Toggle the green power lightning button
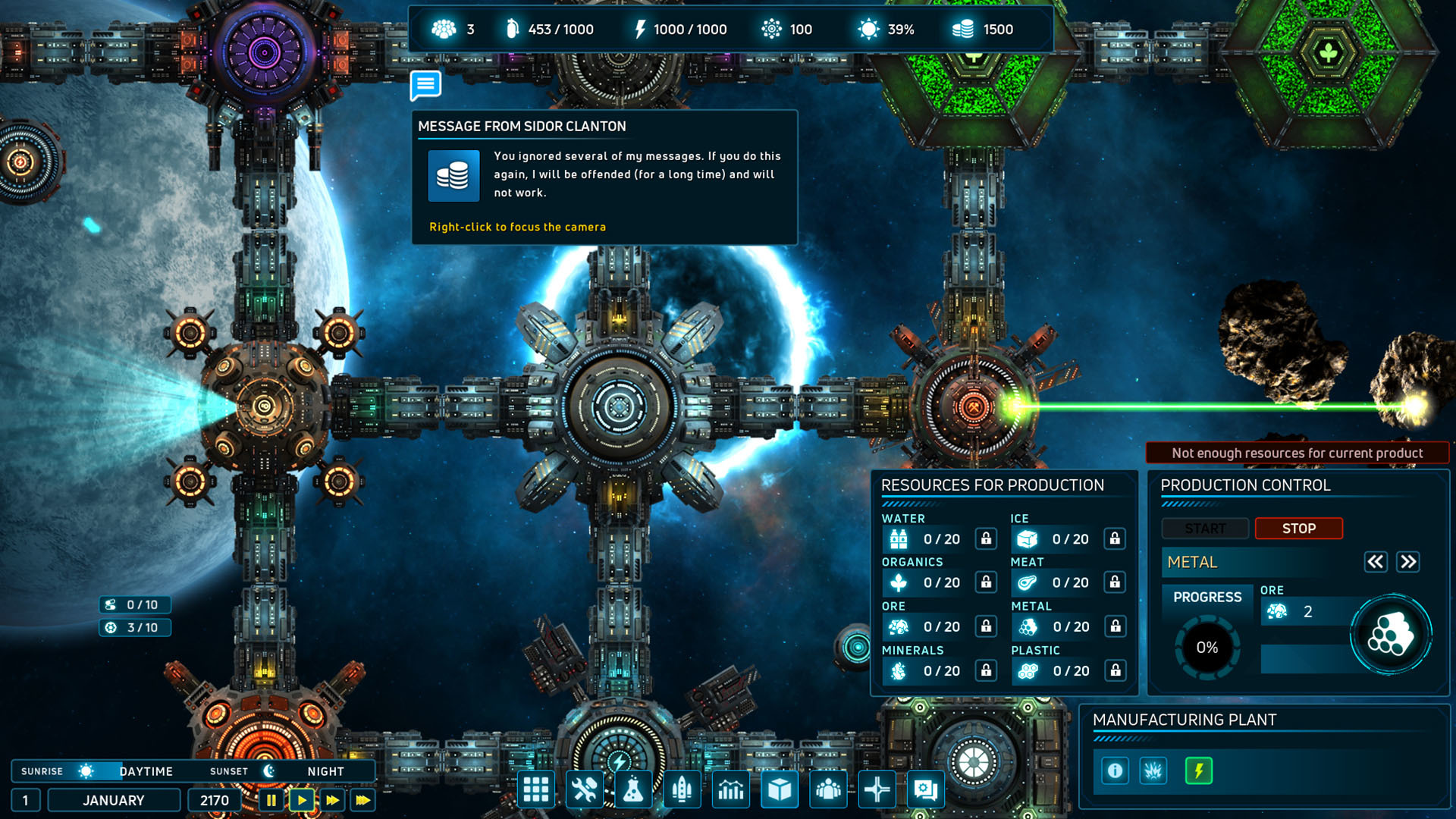 tap(1199, 771)
